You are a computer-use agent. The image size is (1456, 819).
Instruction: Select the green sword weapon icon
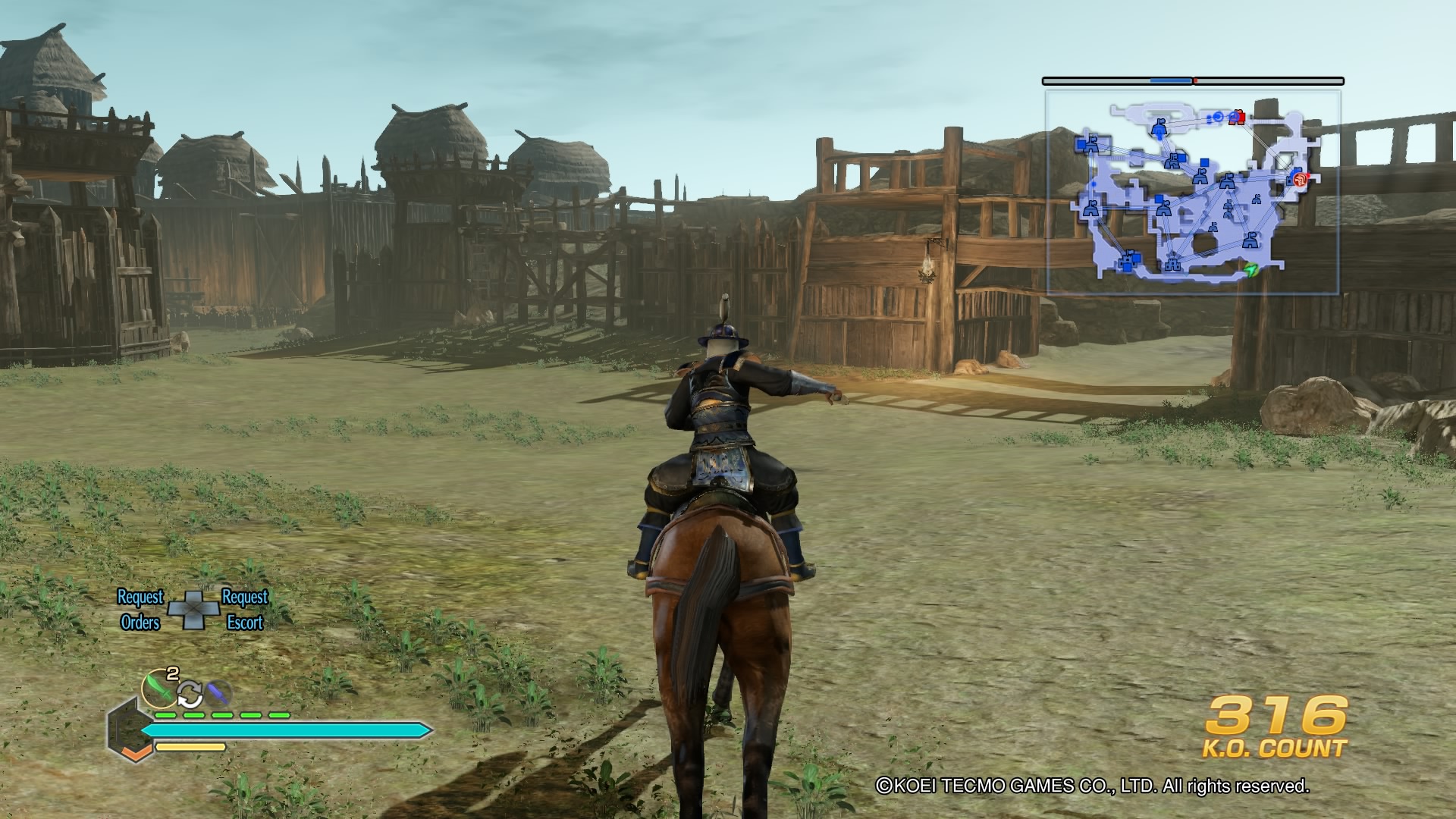(159, 688)
